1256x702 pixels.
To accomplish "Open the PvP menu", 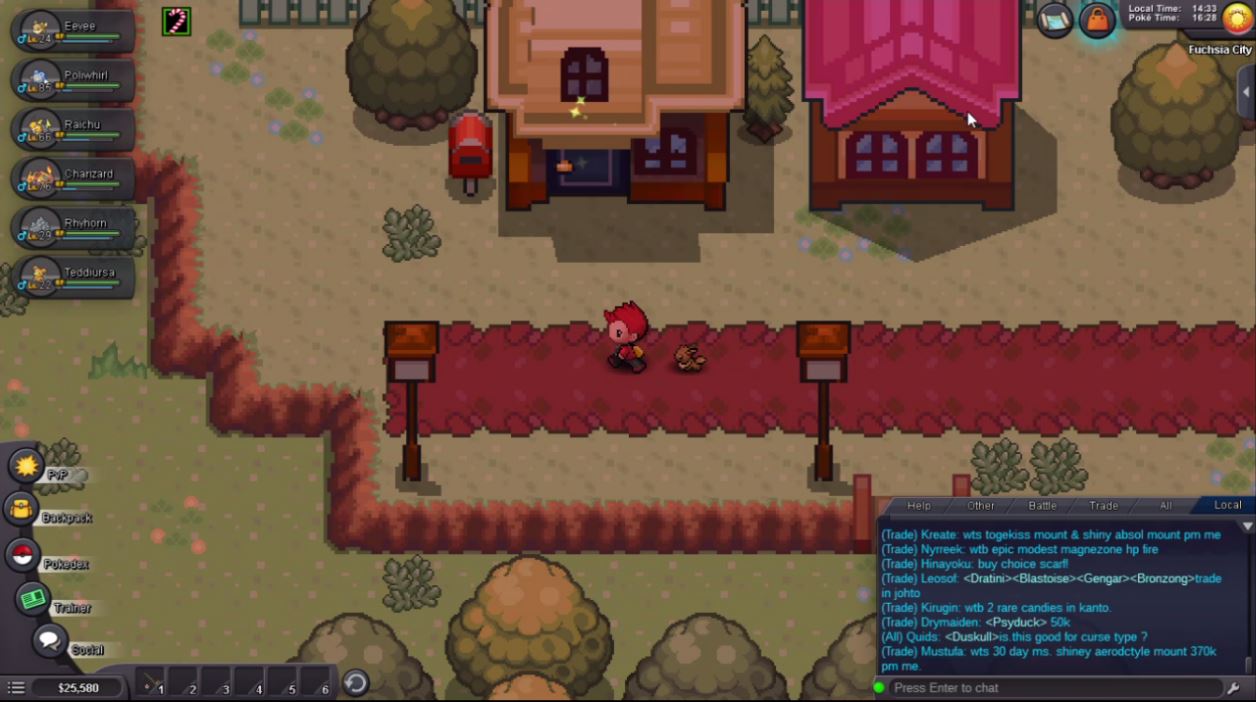I will tap(26, 466).
